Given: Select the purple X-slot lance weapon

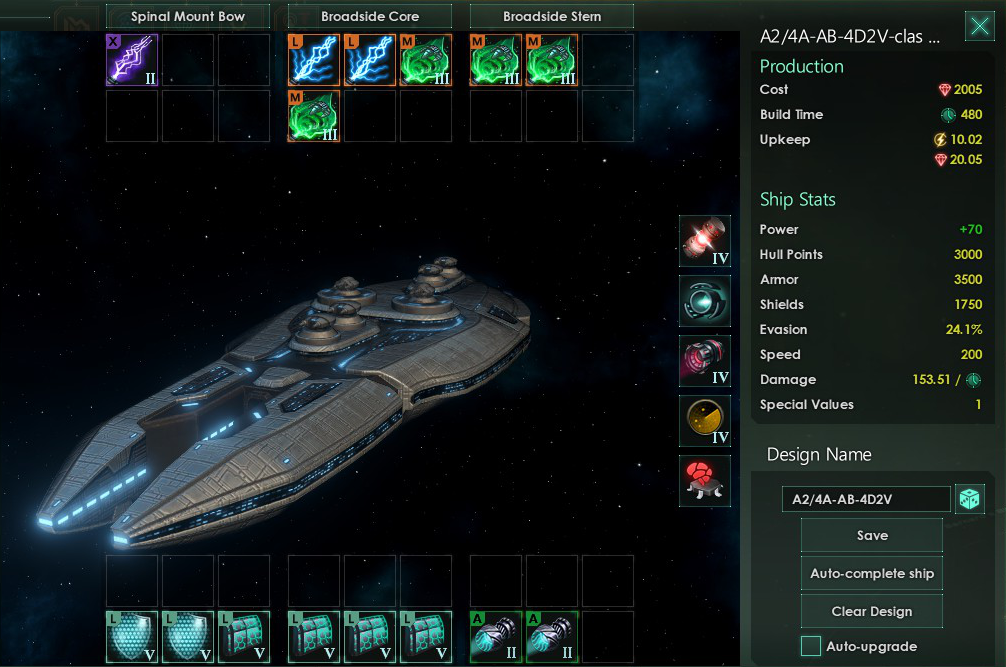Looking at the screenshot, I should [x=132, y=60].
